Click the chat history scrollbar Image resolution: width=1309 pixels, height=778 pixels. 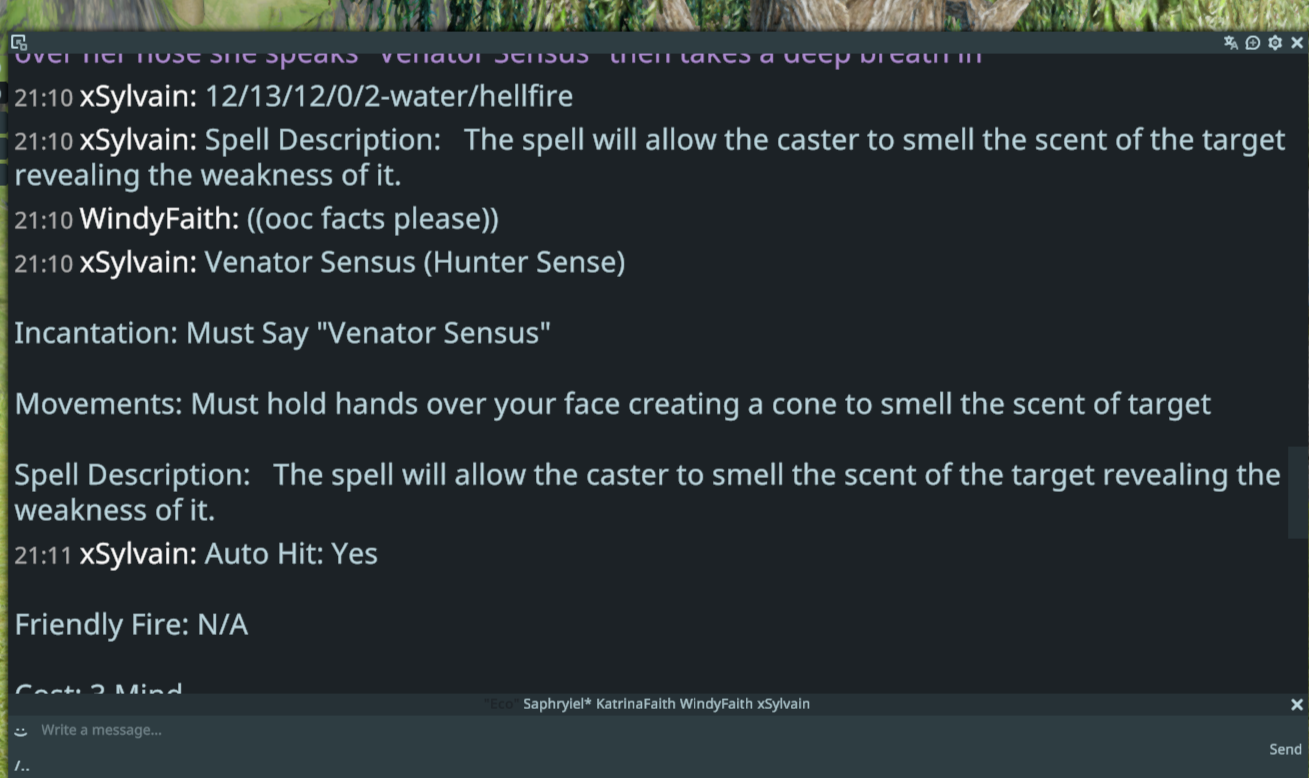click(1297, 492)
